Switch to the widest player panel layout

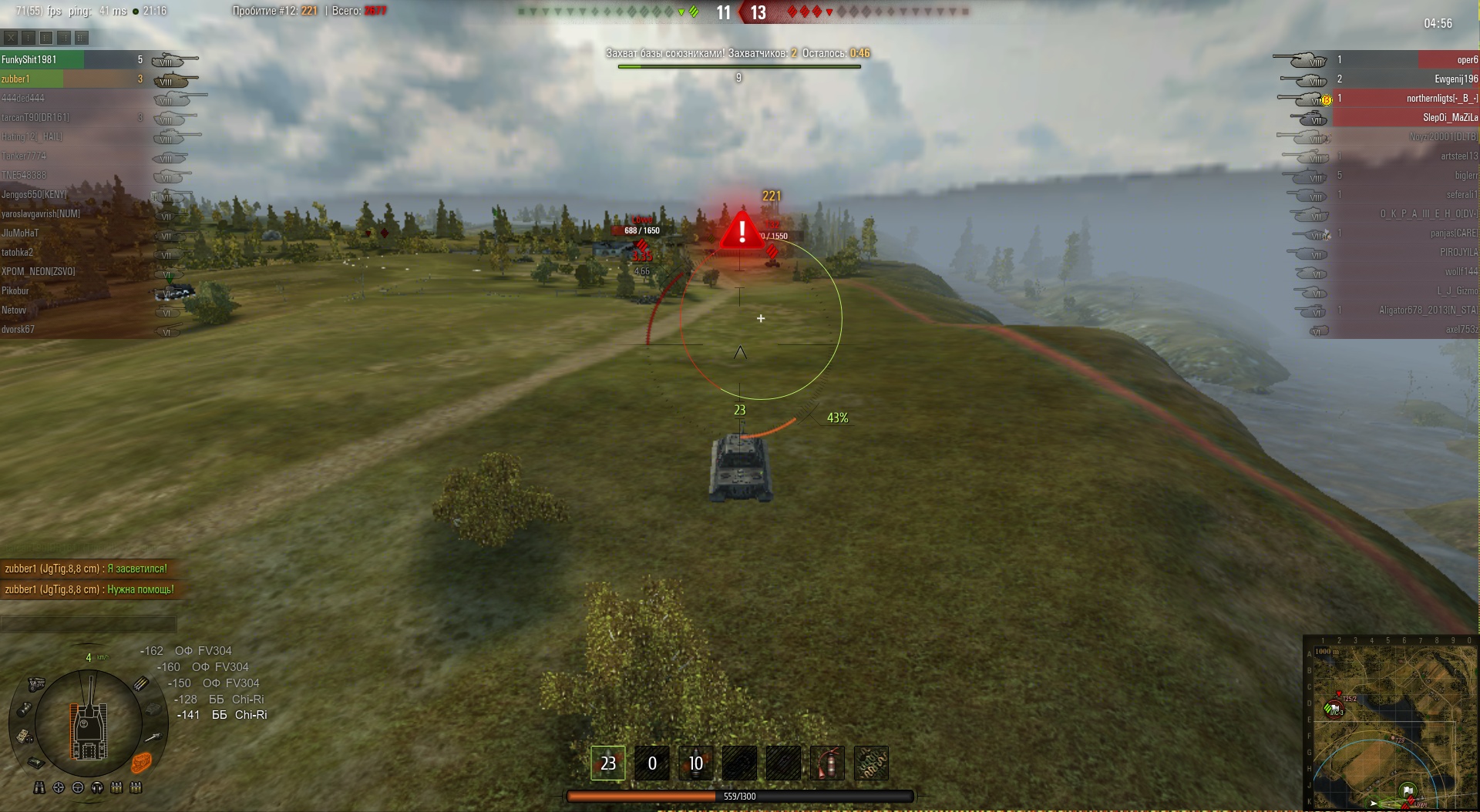tap(81, 37)
